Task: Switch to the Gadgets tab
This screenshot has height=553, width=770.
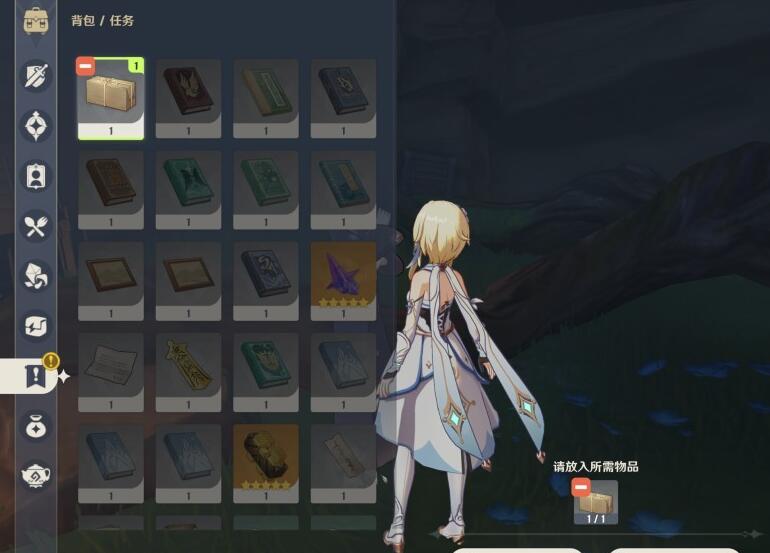Action: [x=37, y=325]
